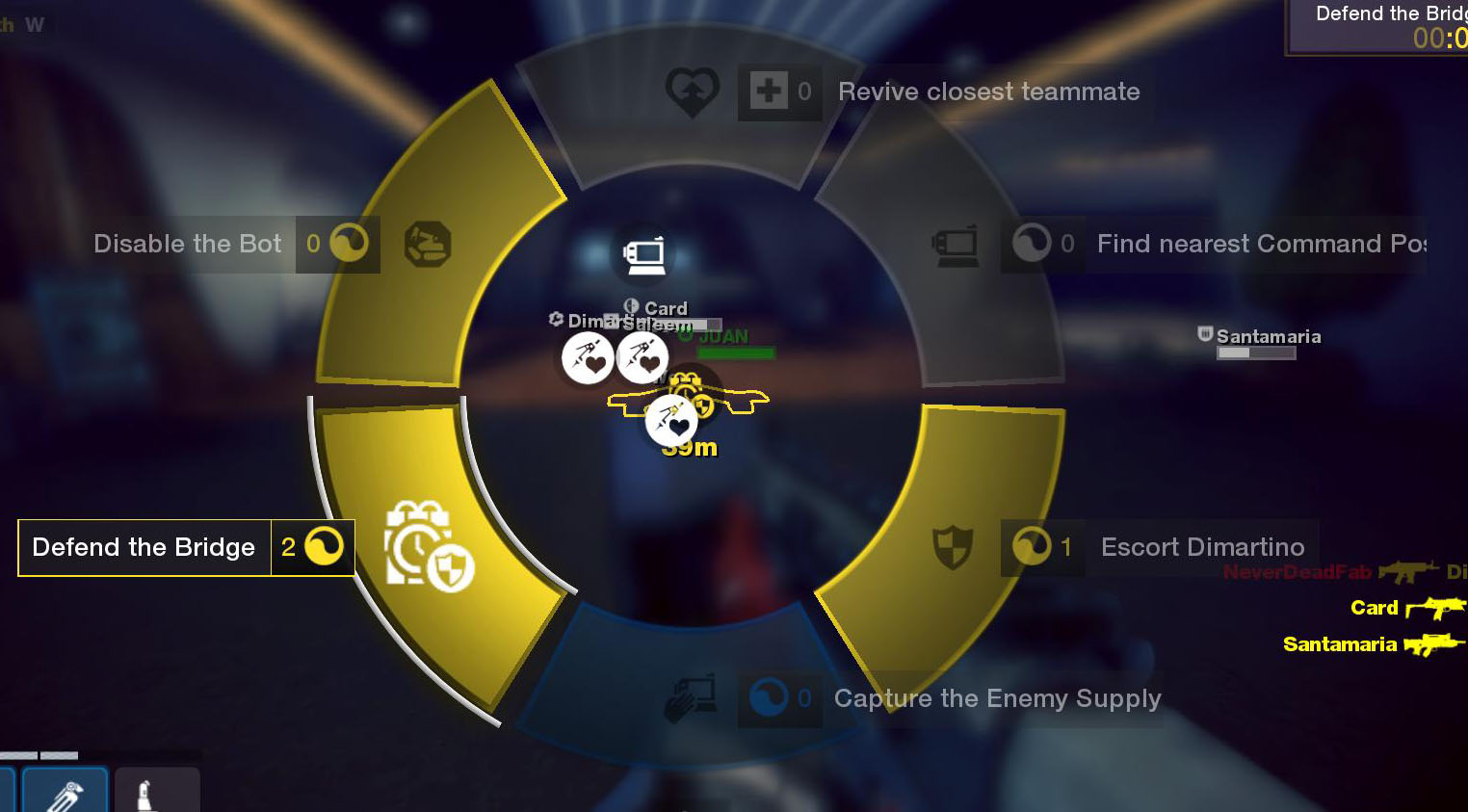Click the shield icon beside Escort Dimartino
Viewport: 1468px width, 812px height.
(953, 547)
